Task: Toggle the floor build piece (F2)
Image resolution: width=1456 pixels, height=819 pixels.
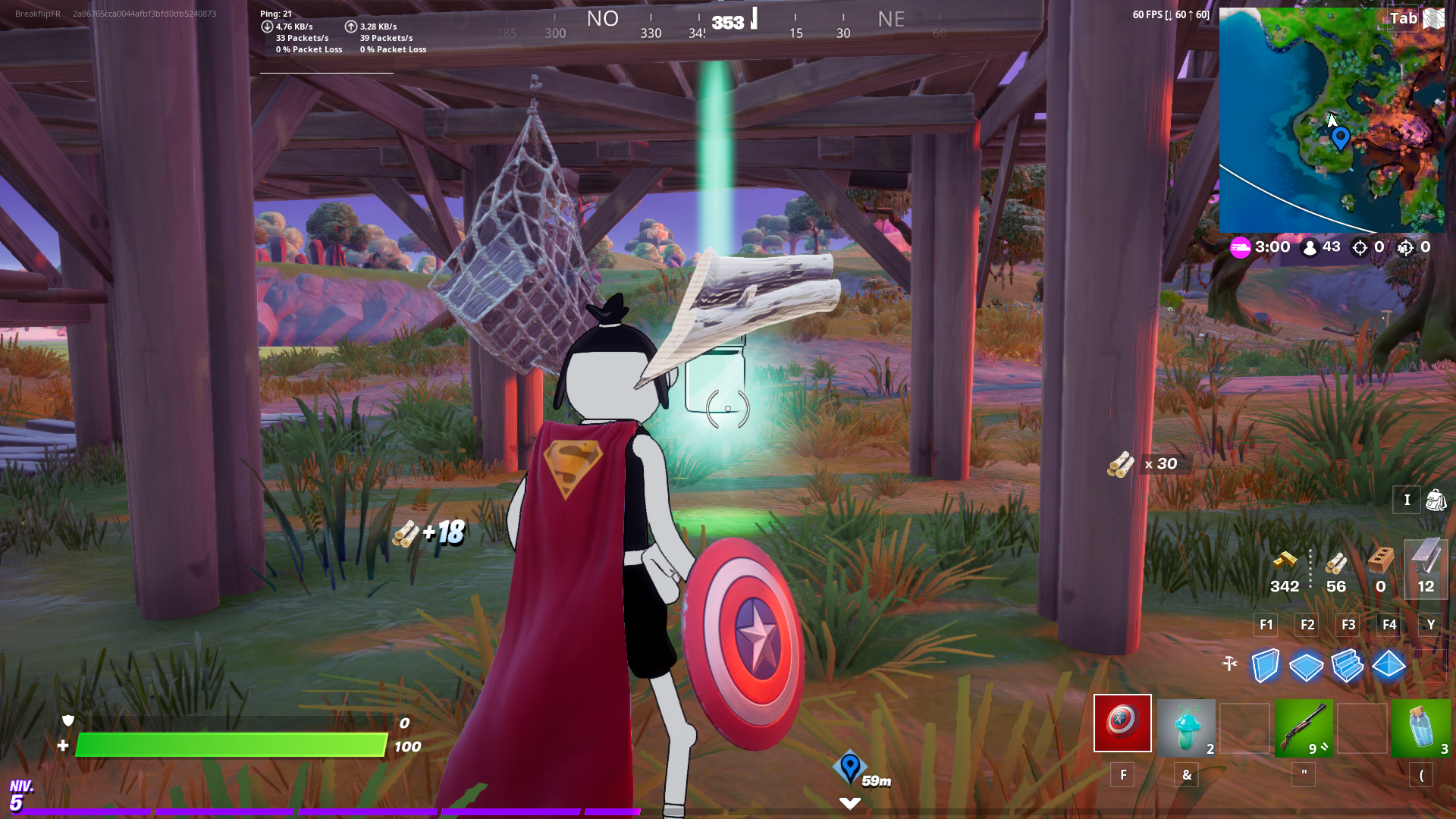Action: tap(1306, 666)
